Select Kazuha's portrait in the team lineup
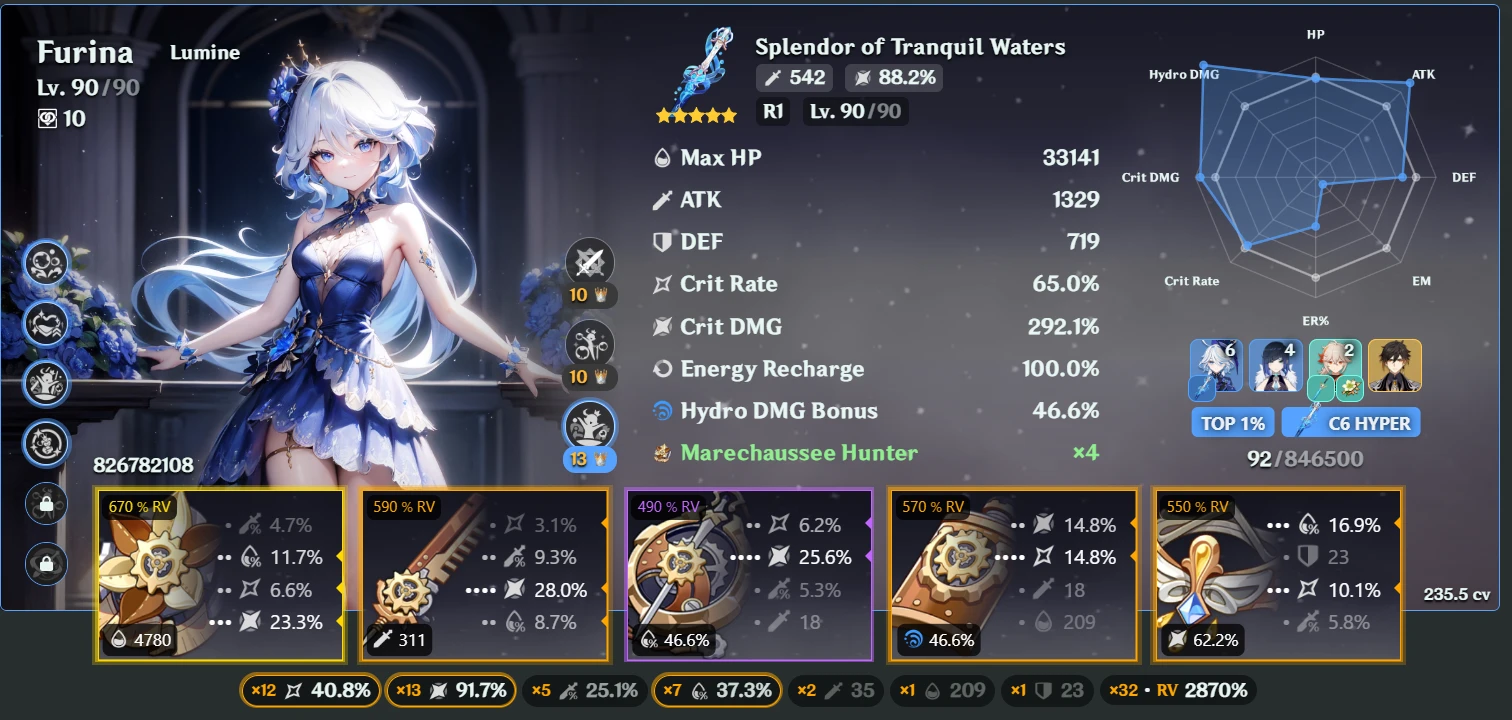Viewport: 1512px width, 720px height. tap(1334, 365)
